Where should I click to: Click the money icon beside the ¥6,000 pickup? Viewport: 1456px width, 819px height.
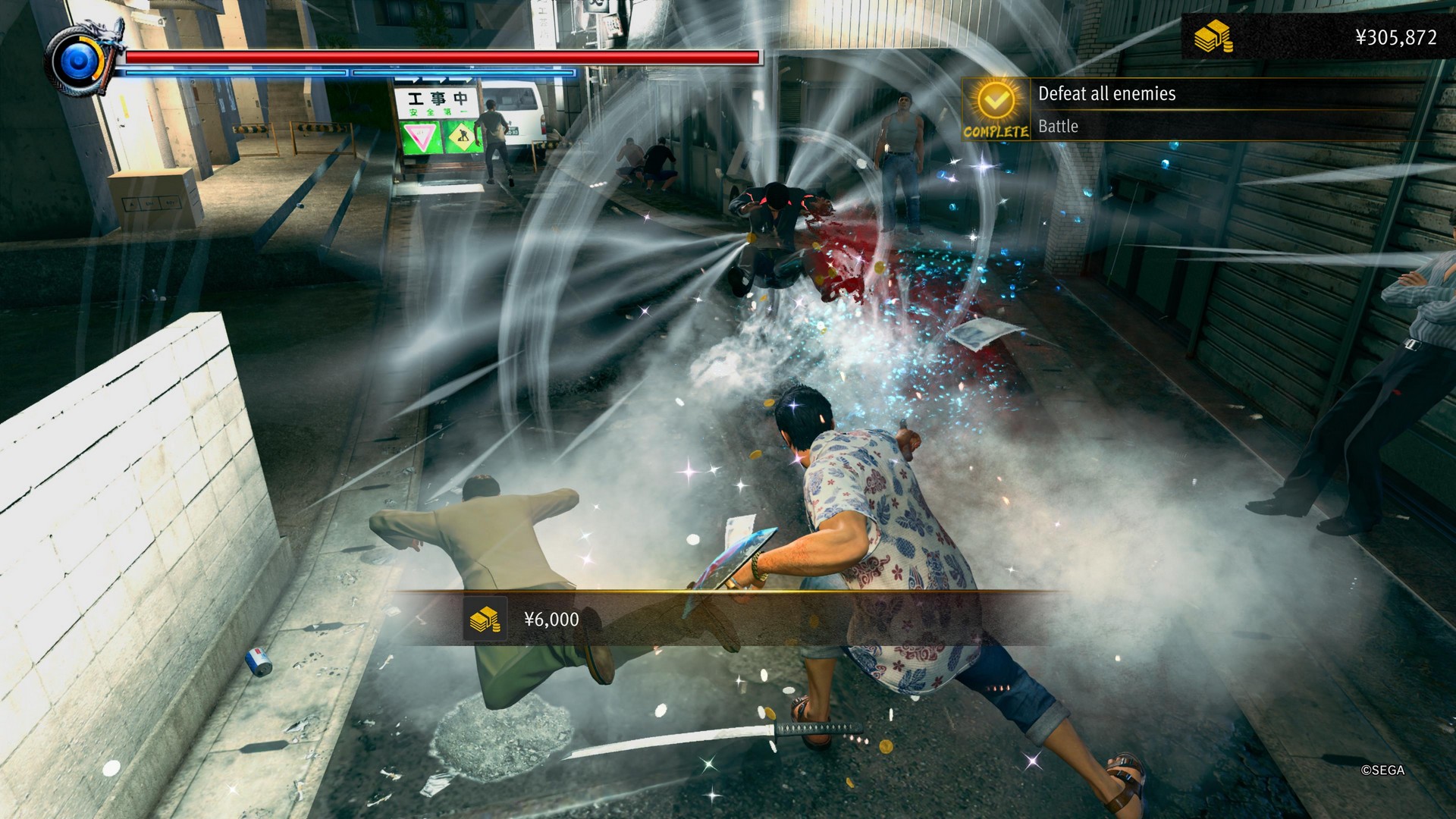[486, 619]
